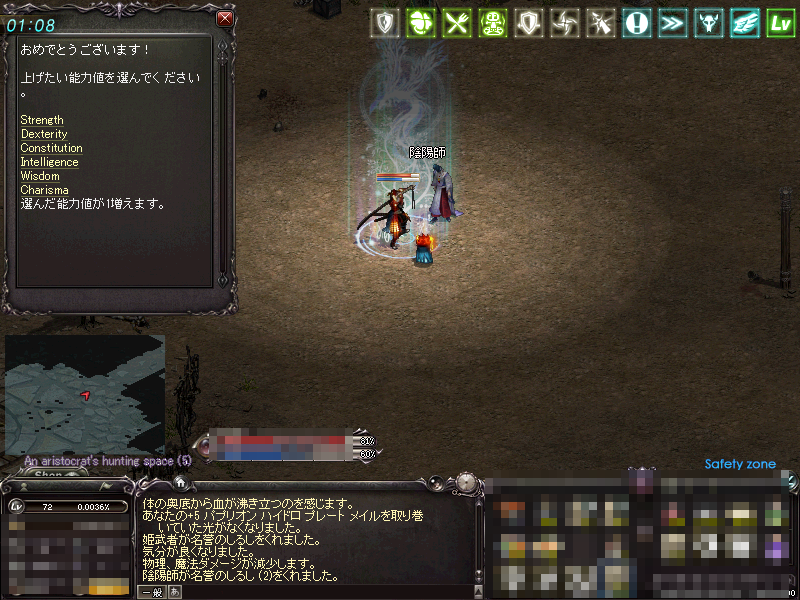This screenshot has height=600, width=800.
Task: Select the winged feather buff icon
Action: click(744, 23)
